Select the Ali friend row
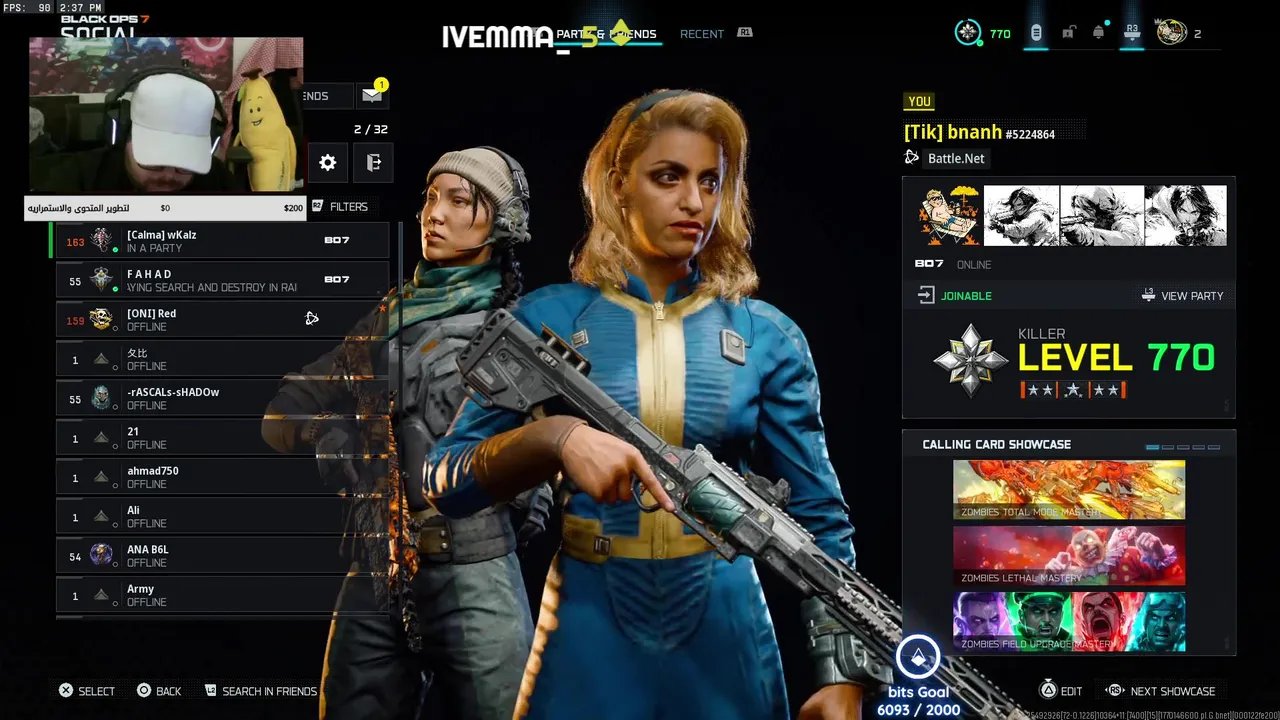The height and width of the screenshot is (720, 1280). (222, 516)
